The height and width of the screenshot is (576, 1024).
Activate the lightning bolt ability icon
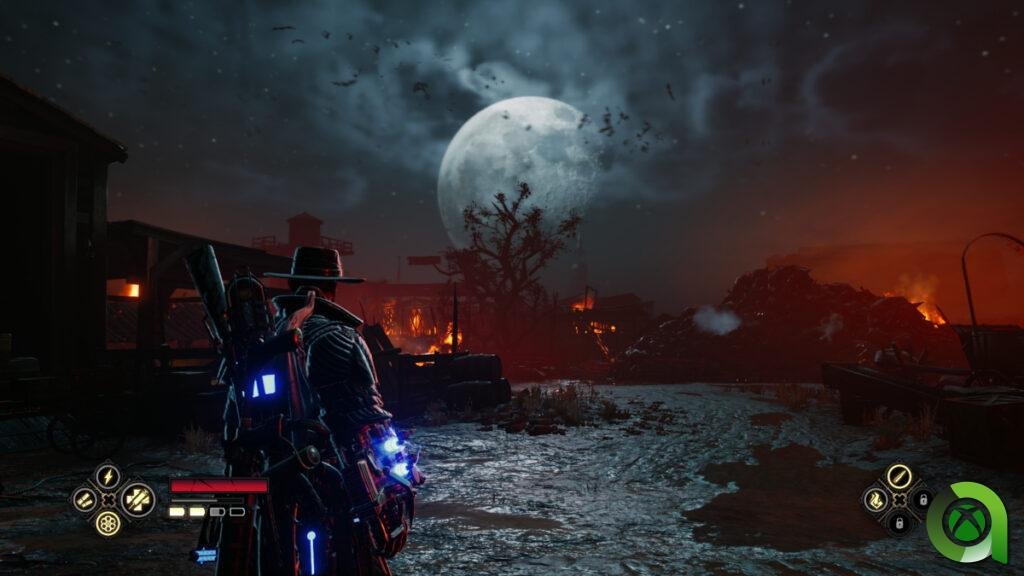point(107,477)
